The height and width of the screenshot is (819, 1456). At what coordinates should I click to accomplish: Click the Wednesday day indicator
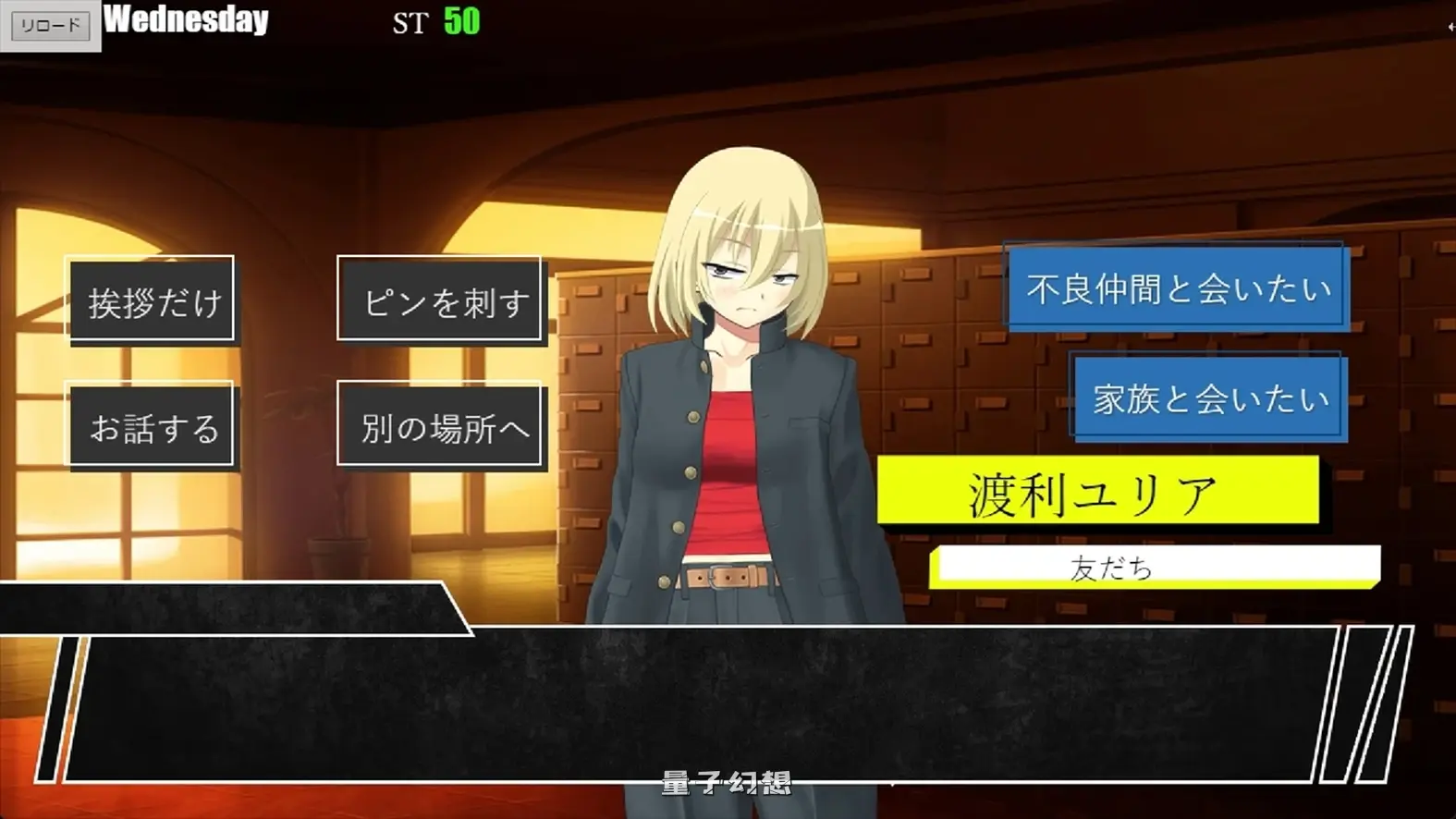coord(186,20)
